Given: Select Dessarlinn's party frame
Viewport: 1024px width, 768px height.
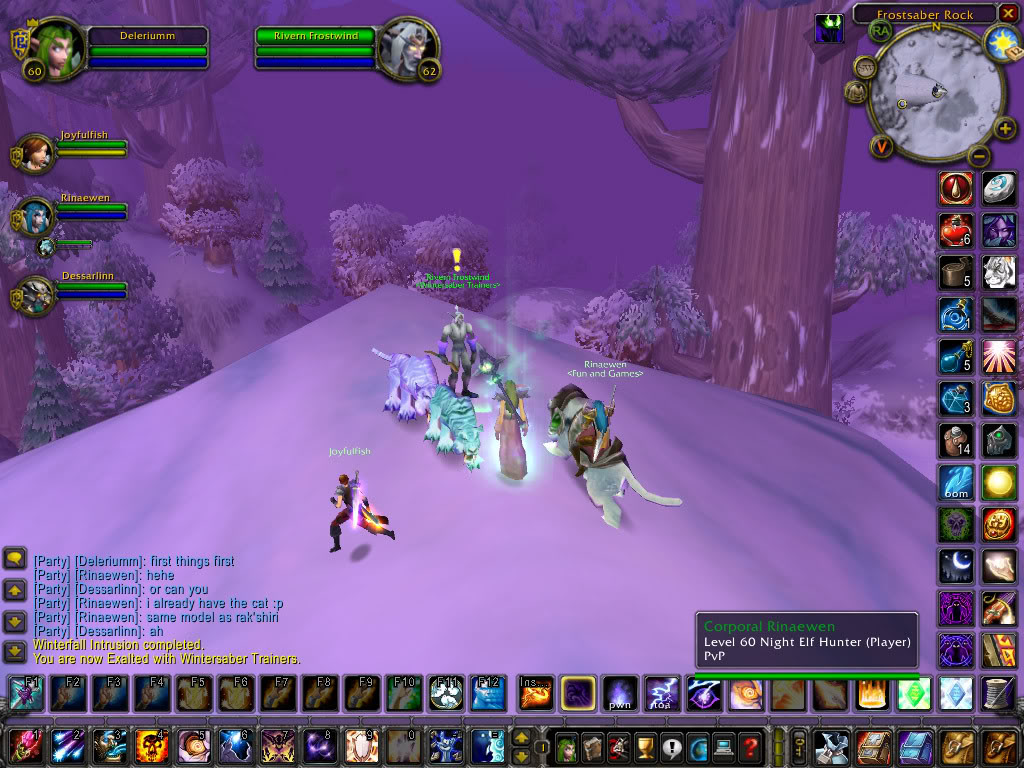Looking at the screenshot, I should pyautogui.click(x=35, y=293).
